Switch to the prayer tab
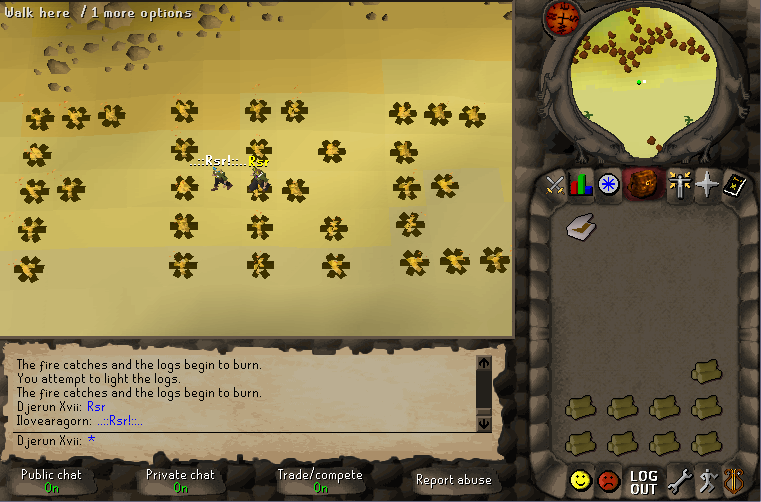 pos(707,185)
